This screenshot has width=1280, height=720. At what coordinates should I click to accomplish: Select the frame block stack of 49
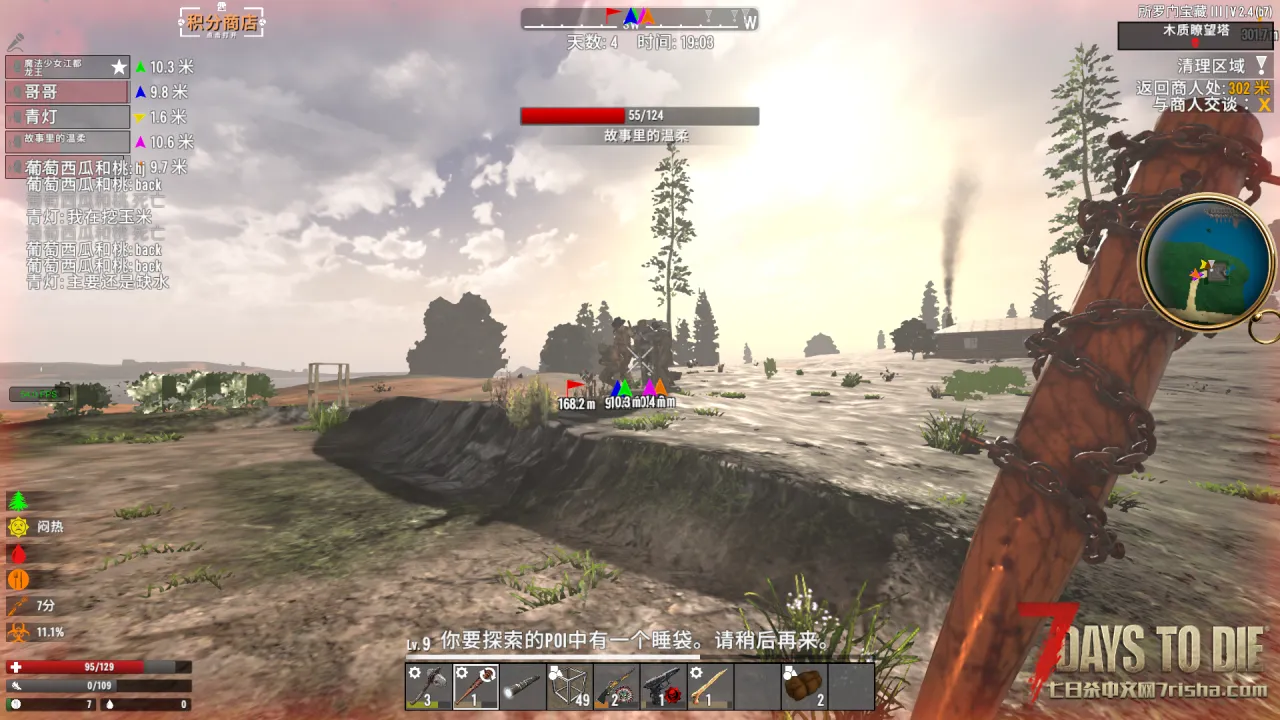(x=570, y=686)
